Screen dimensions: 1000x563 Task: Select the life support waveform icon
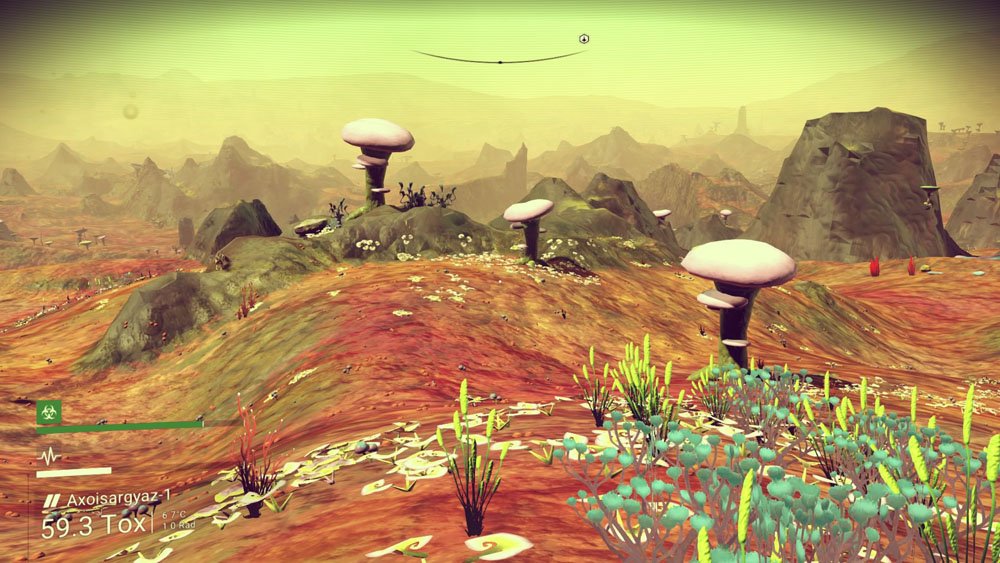pos(49,455)
